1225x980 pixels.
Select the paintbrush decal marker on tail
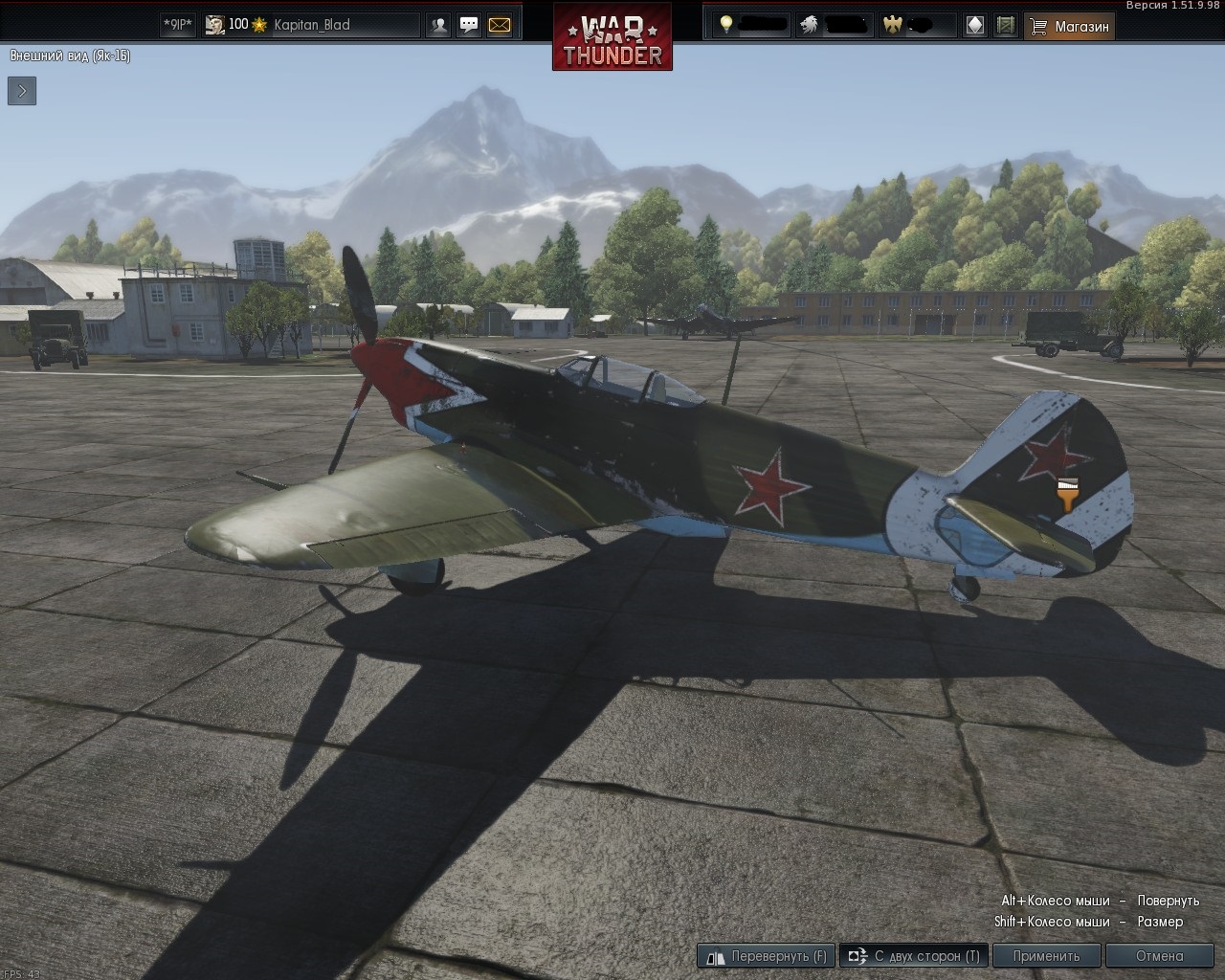[x=1068, y=495]
